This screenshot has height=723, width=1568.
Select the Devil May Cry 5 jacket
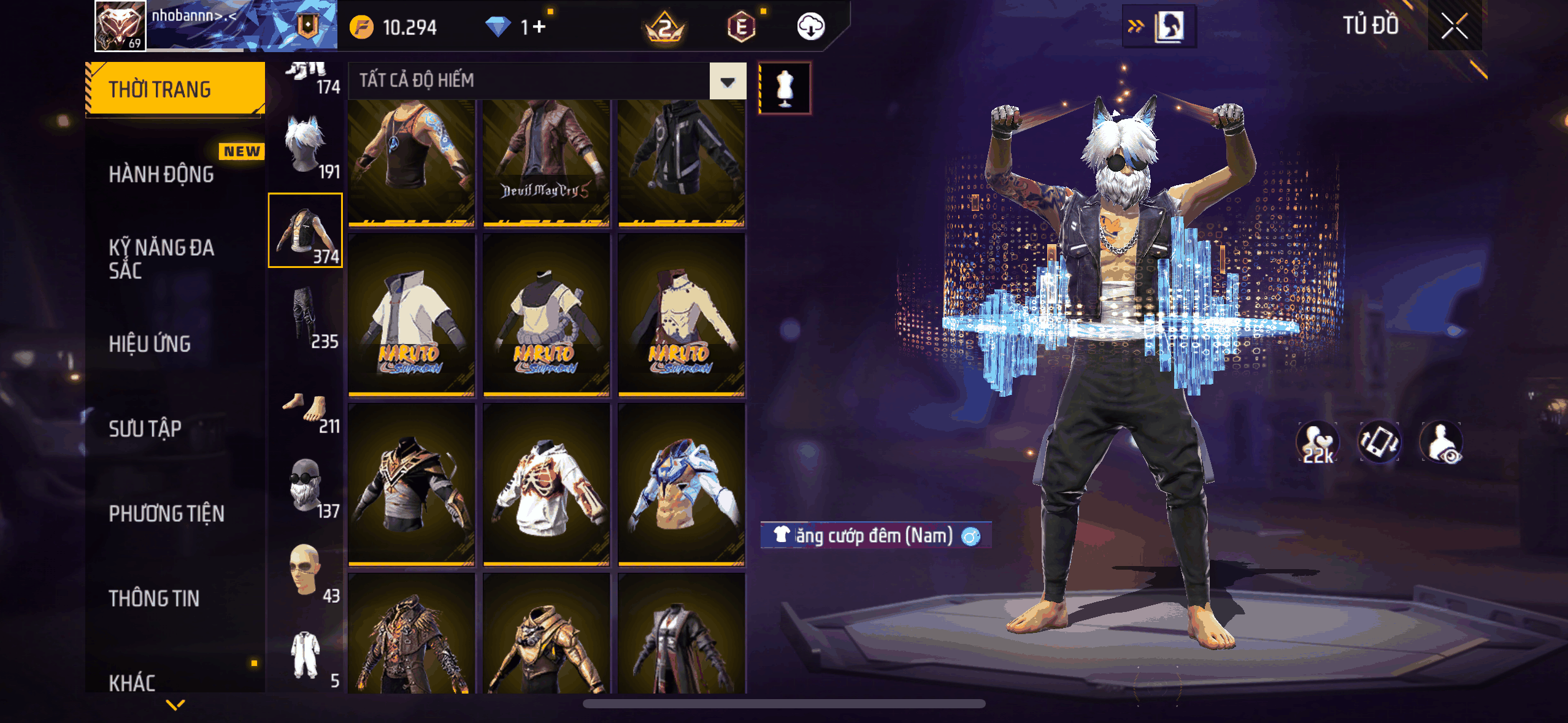click(x=546, y=163)
